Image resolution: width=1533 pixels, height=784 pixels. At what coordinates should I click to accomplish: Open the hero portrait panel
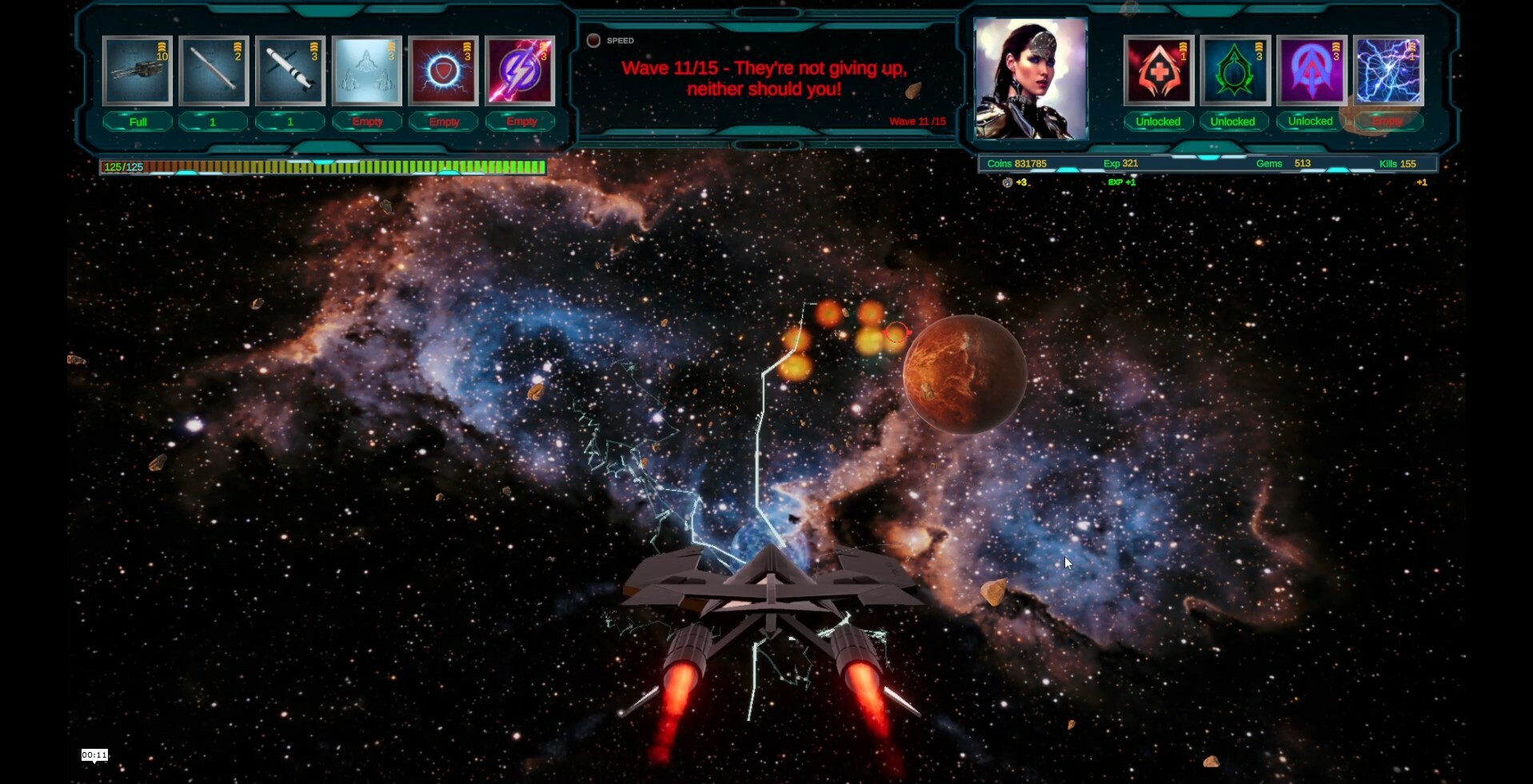coord(1030,78)
